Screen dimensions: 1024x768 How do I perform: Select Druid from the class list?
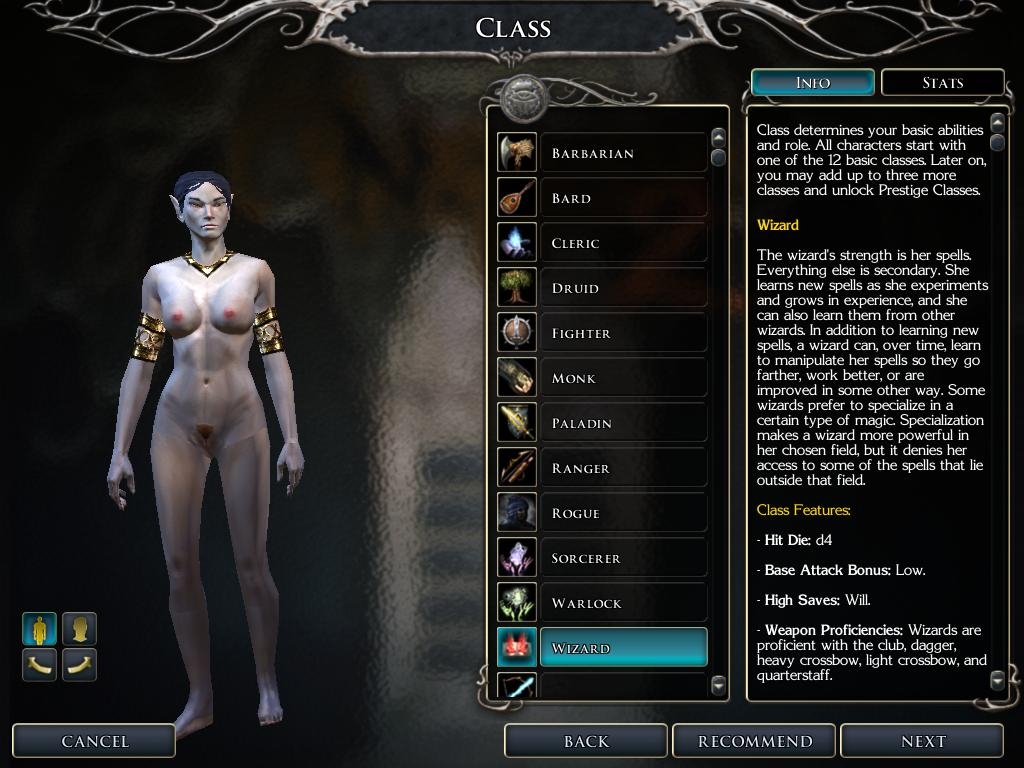point(622,288)
